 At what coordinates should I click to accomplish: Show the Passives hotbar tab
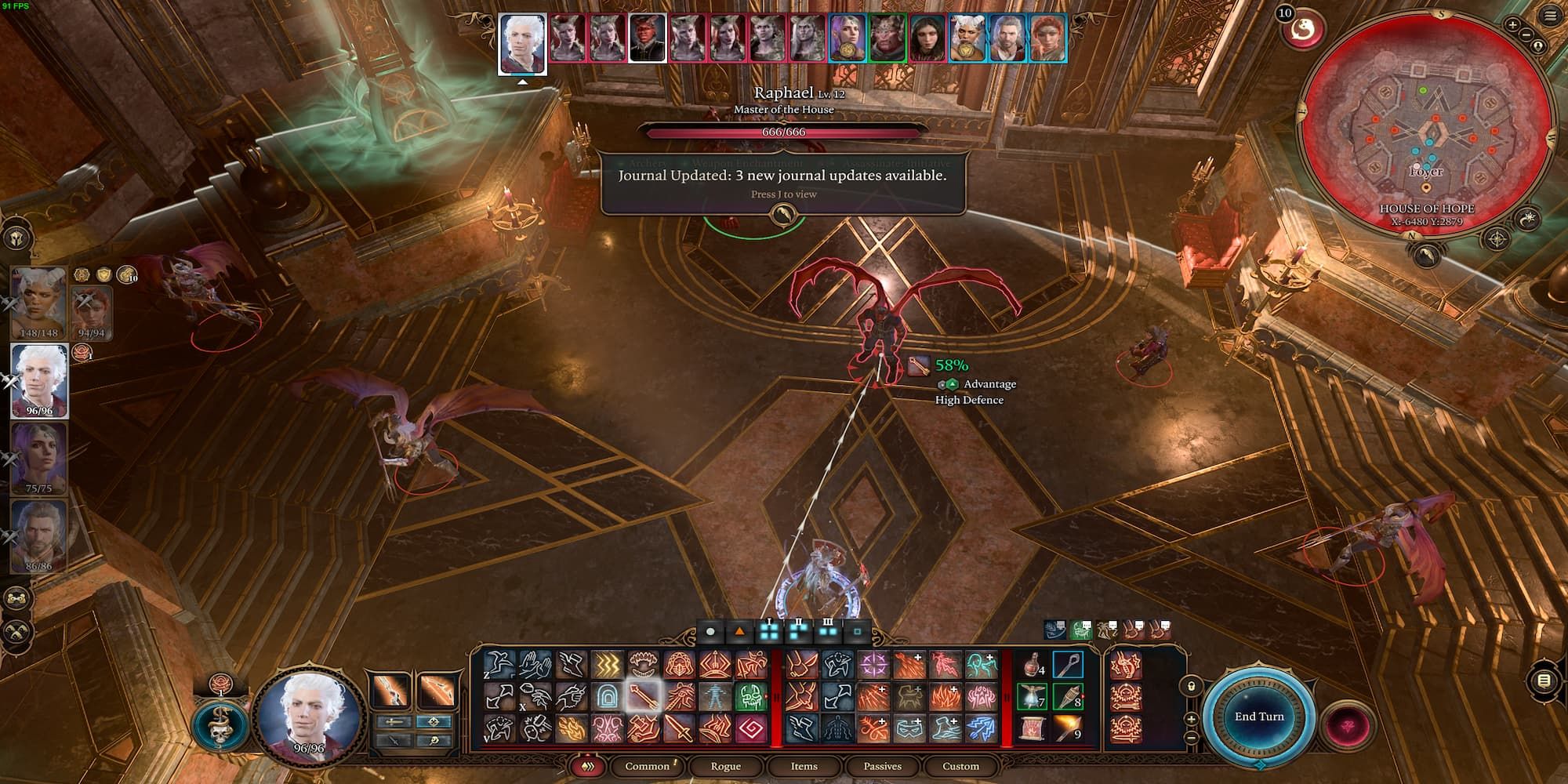882,766
